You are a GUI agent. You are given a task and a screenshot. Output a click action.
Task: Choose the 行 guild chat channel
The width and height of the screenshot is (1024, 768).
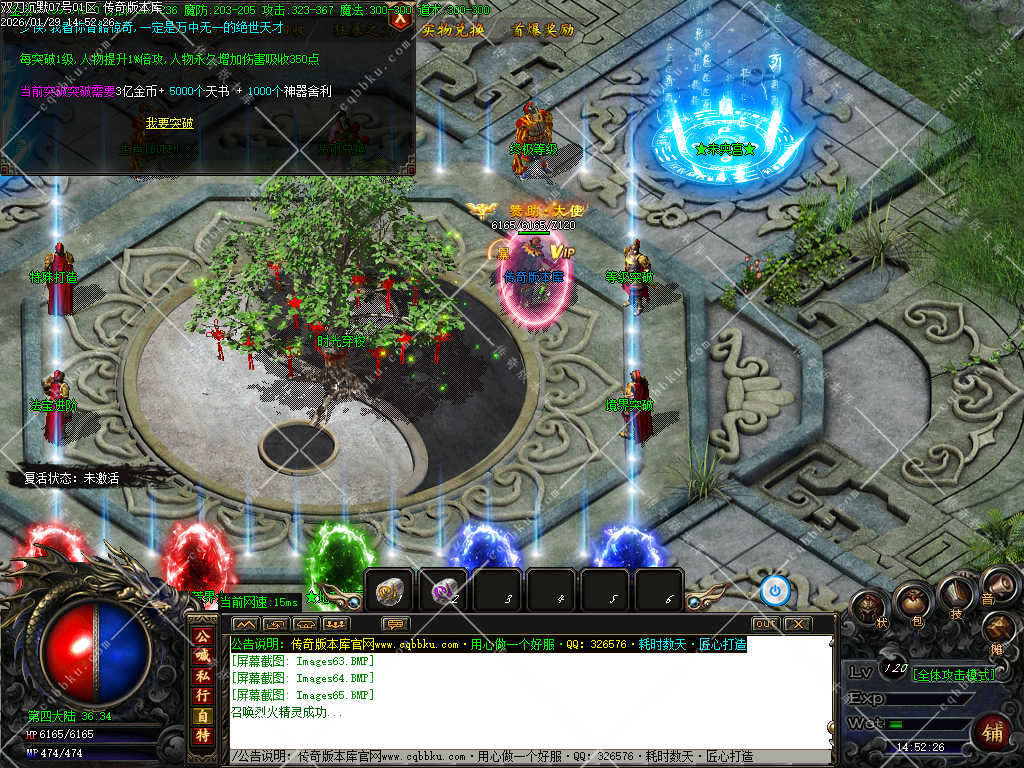click(x=202, y=696)
